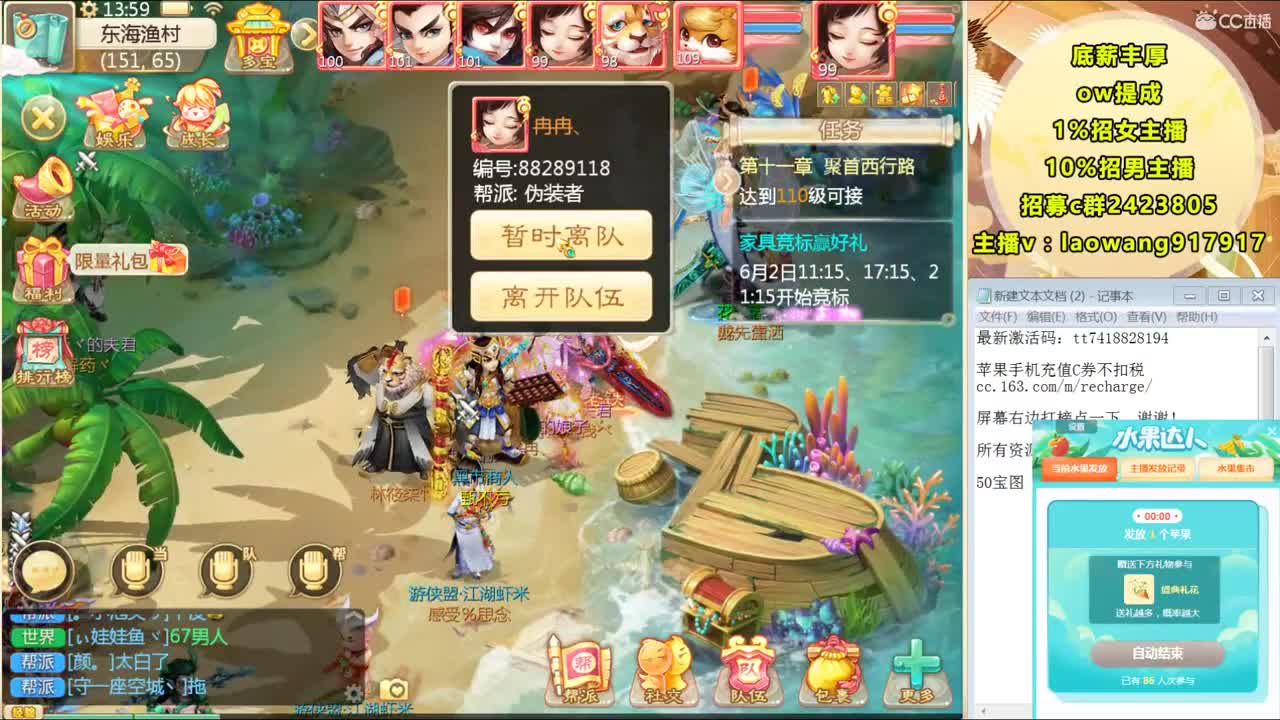Image resolution: width=1280 pixels, height=720 pixels.
Task: Click the 自动结束 button
Action: pos(1158,655)
